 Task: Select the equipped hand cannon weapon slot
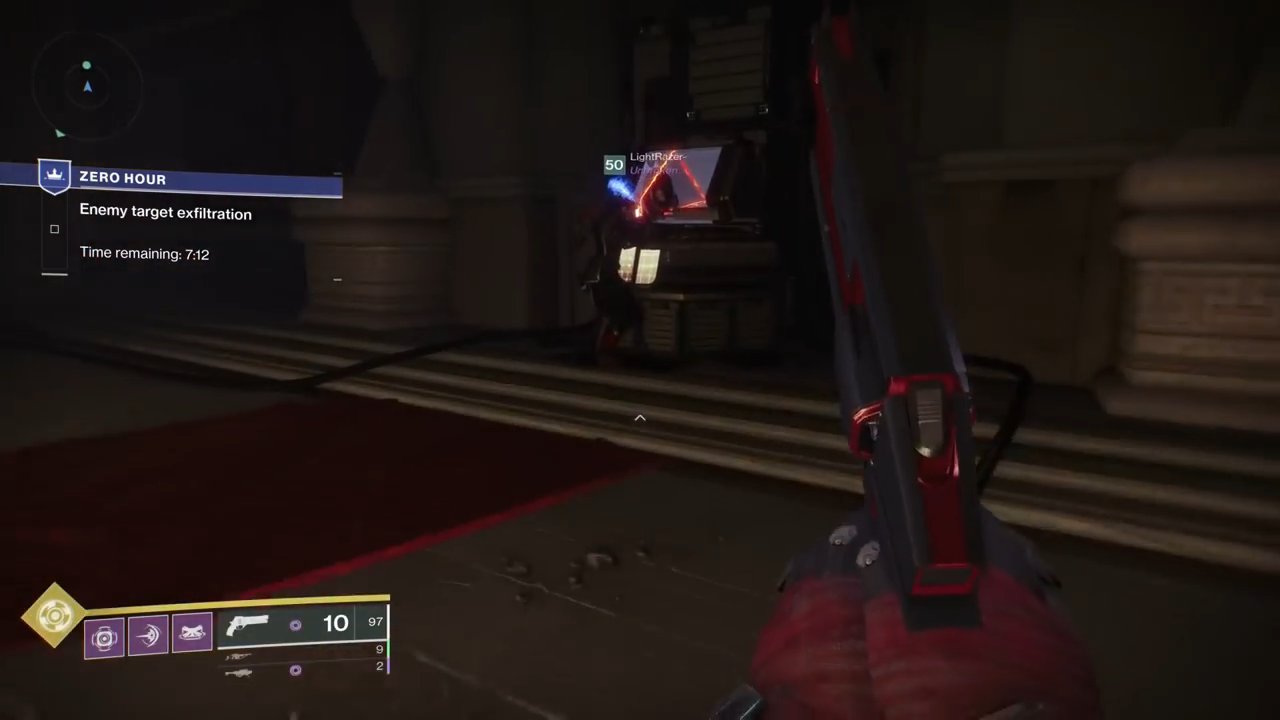pos(302,625)
